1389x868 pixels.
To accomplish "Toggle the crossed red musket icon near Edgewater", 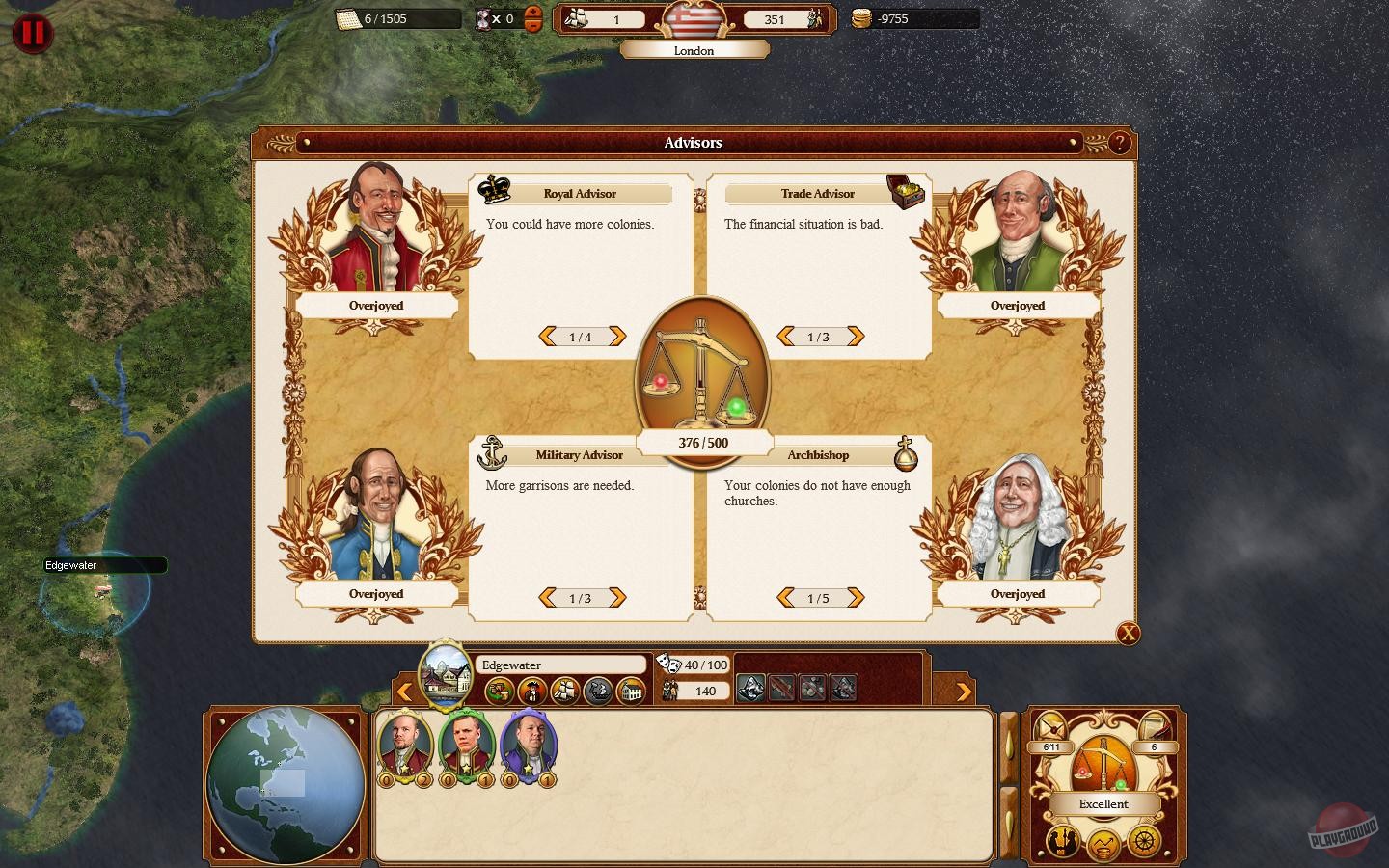I will tap(780, 690).
